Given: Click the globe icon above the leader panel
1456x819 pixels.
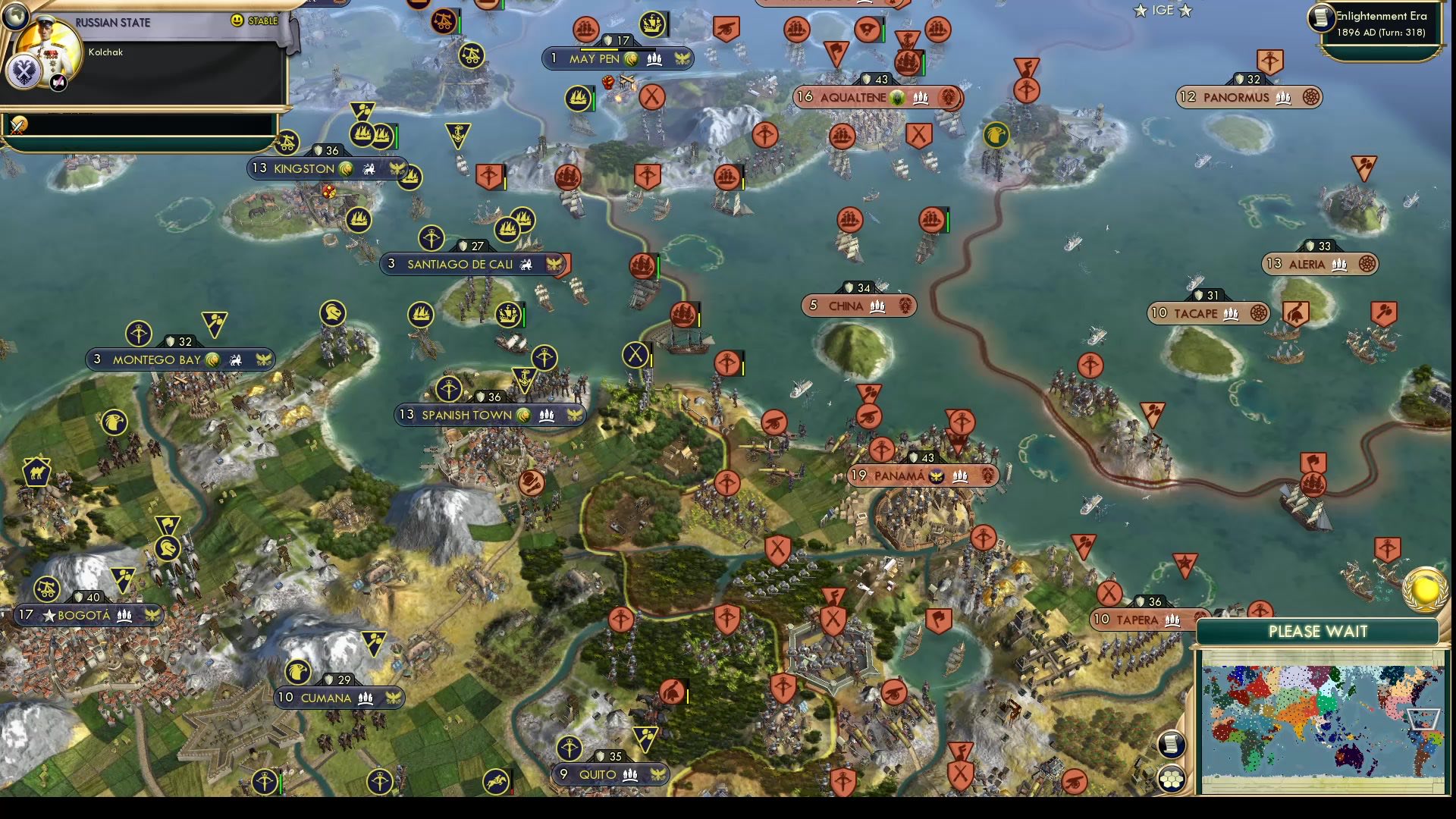Looking at the screenshot, I should [x=17, y=17].
